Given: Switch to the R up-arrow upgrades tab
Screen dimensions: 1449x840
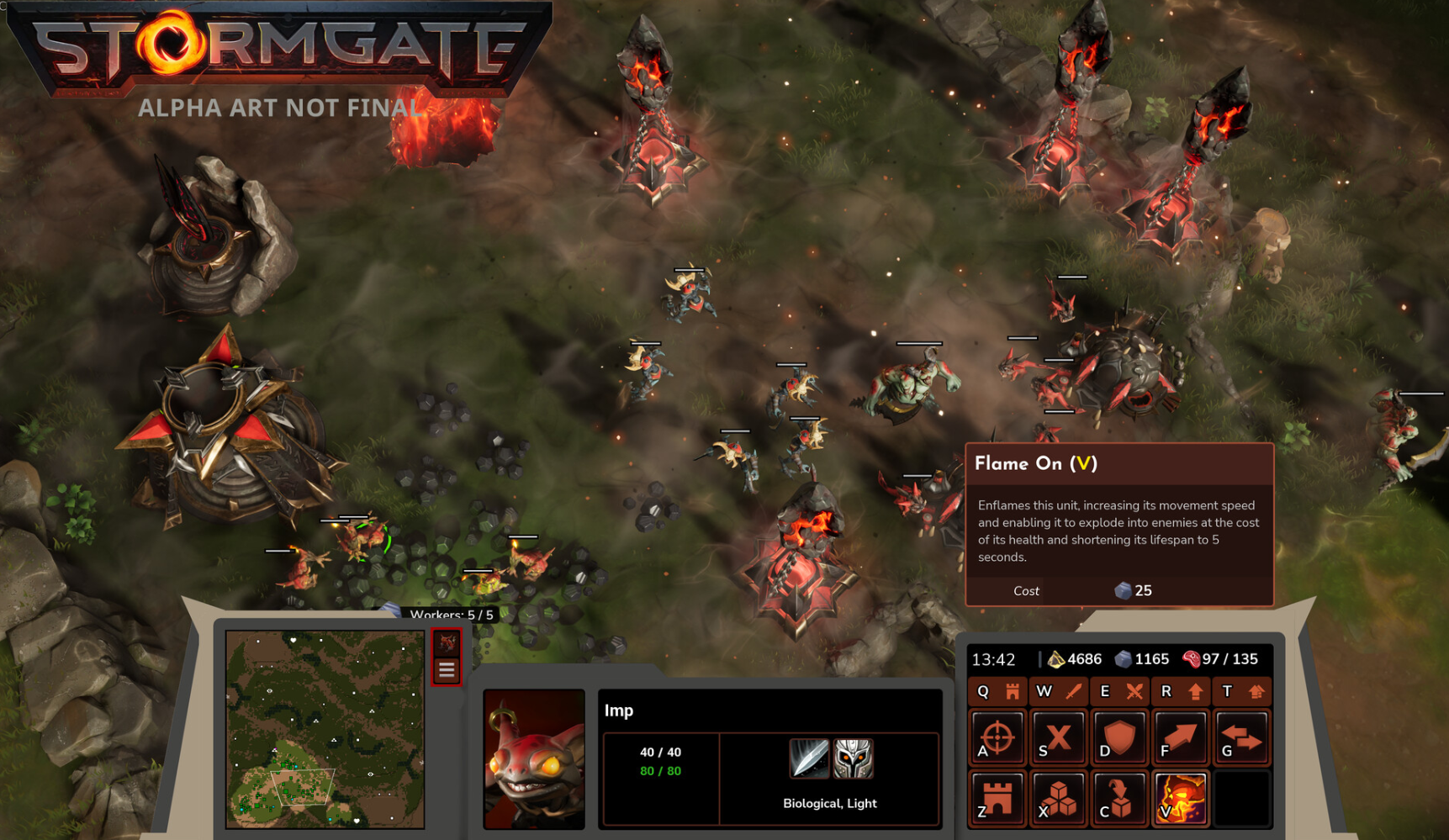Looking at the screenshot, I should pyautogui.click(x=1180, y=691).
